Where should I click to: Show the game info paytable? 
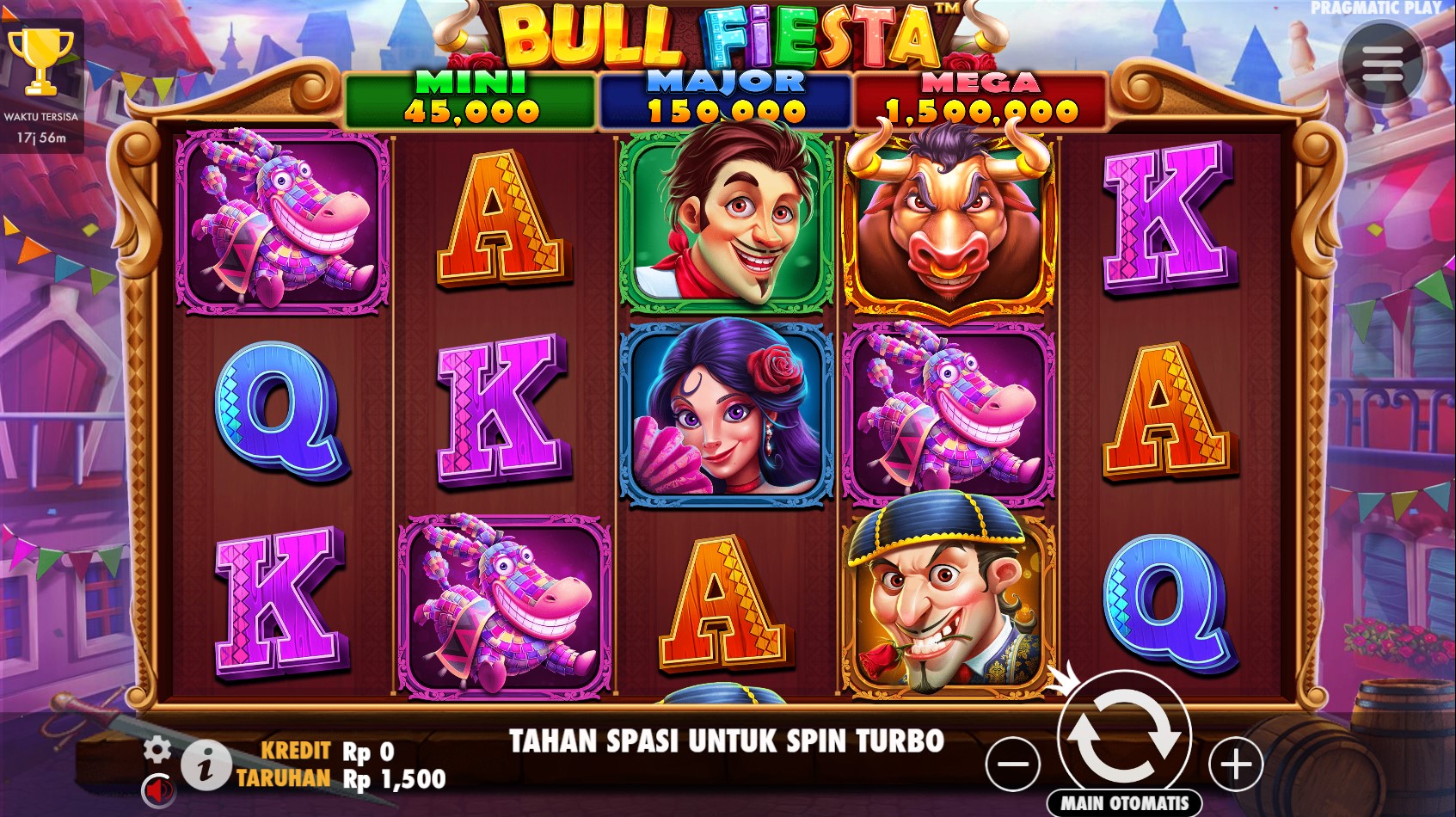[205, 765]
